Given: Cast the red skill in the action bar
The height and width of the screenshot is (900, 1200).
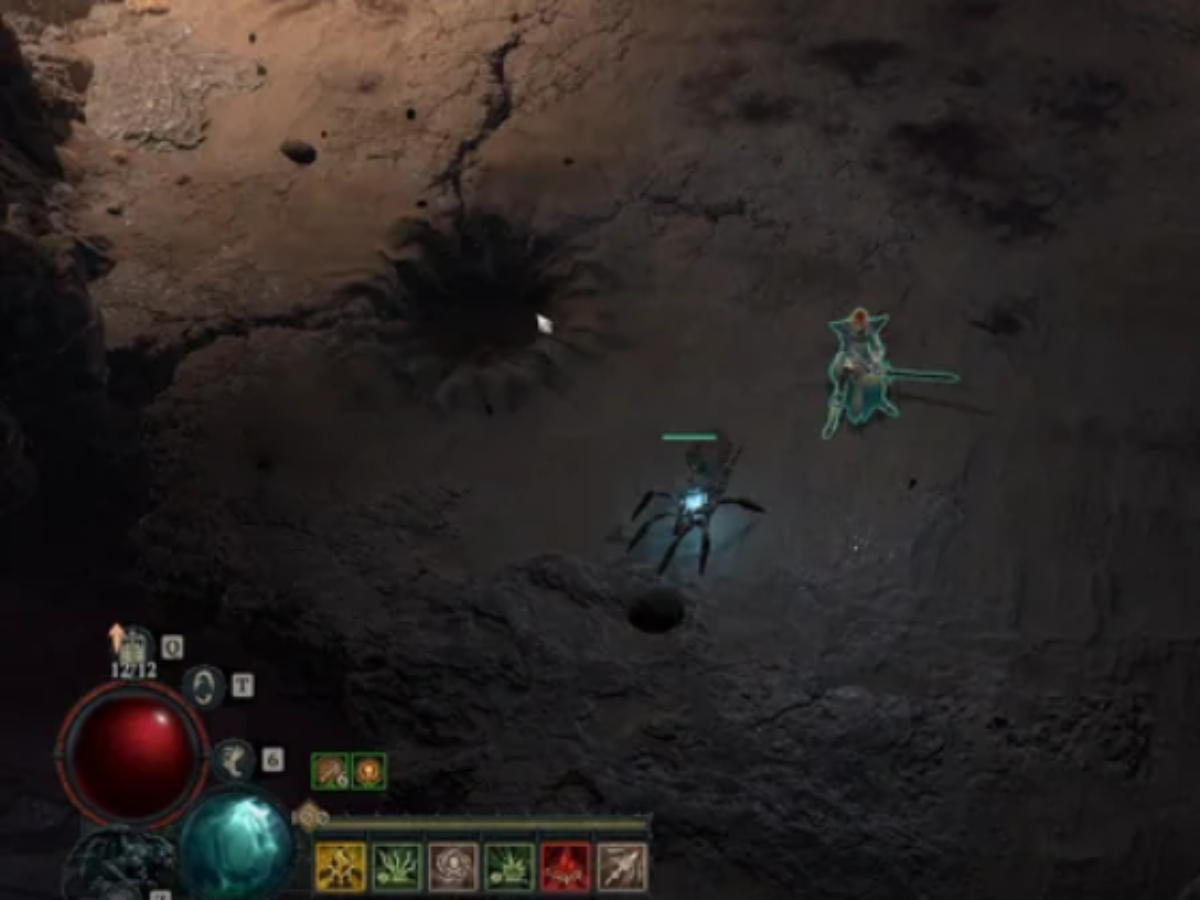Looking at the screenshot, I should (565, 866).
